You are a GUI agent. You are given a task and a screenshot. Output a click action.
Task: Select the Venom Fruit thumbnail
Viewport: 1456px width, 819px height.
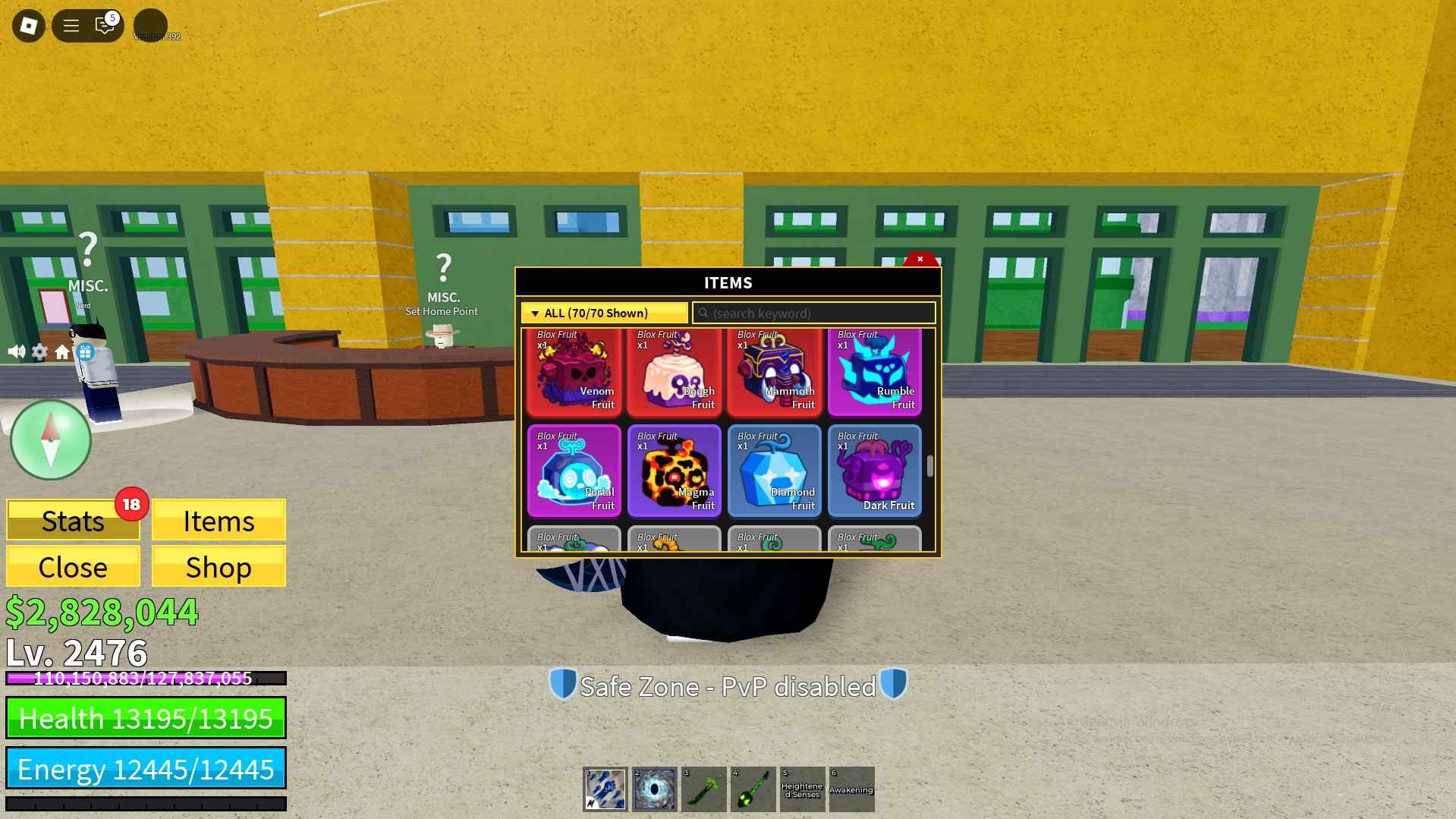point(574,370)
